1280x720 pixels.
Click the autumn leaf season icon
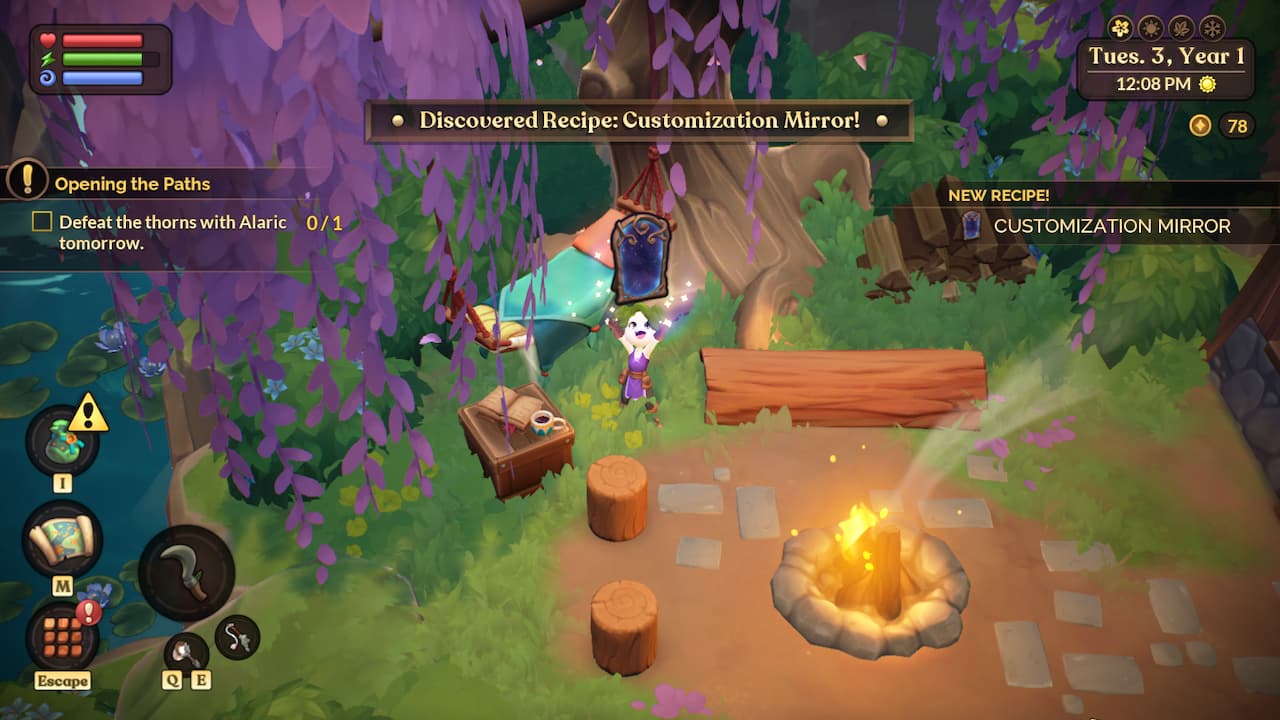[x=1181, y=28]
